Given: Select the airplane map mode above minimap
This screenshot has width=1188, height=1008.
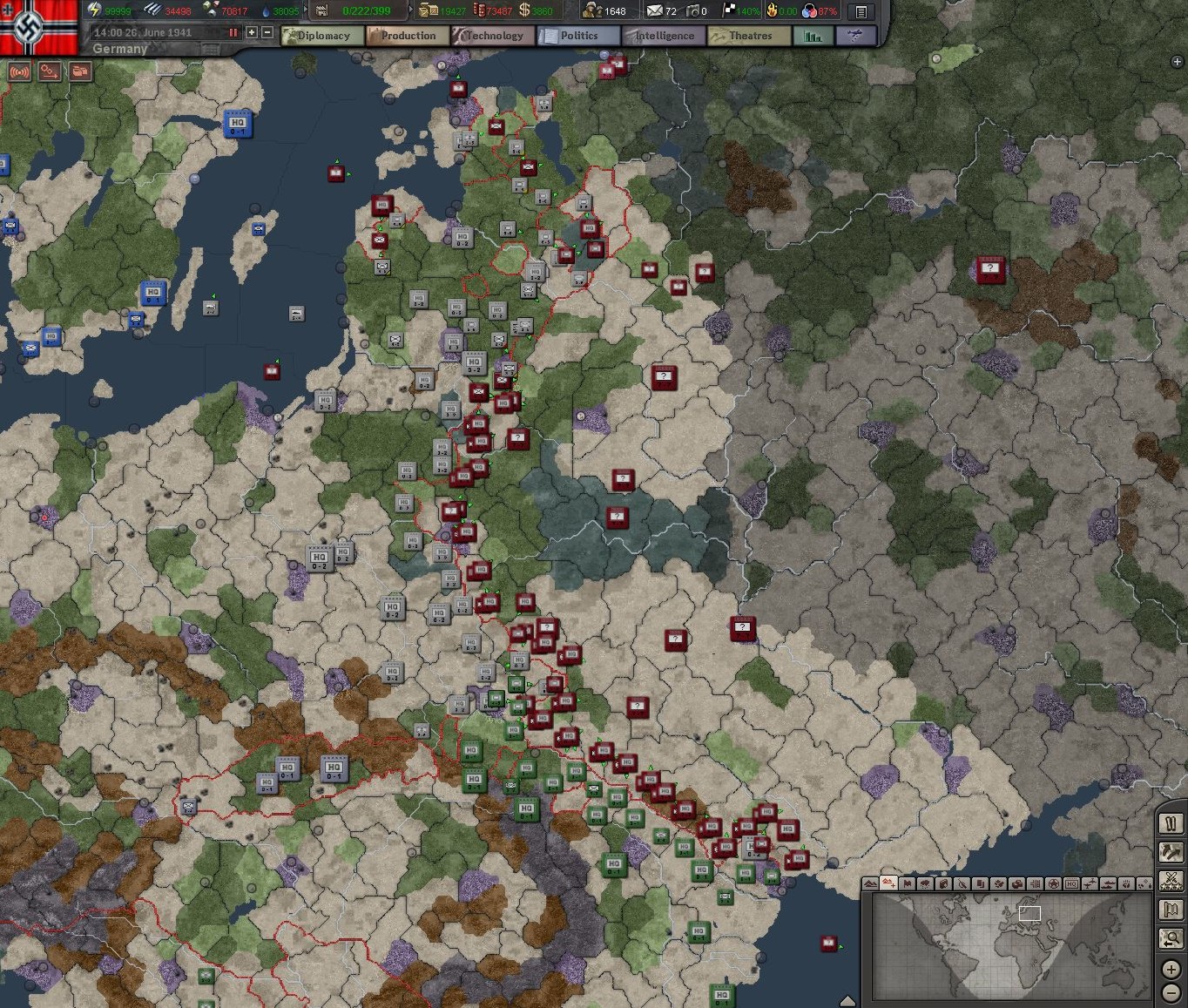Looking at the screenshot, I should [1090, 883].
